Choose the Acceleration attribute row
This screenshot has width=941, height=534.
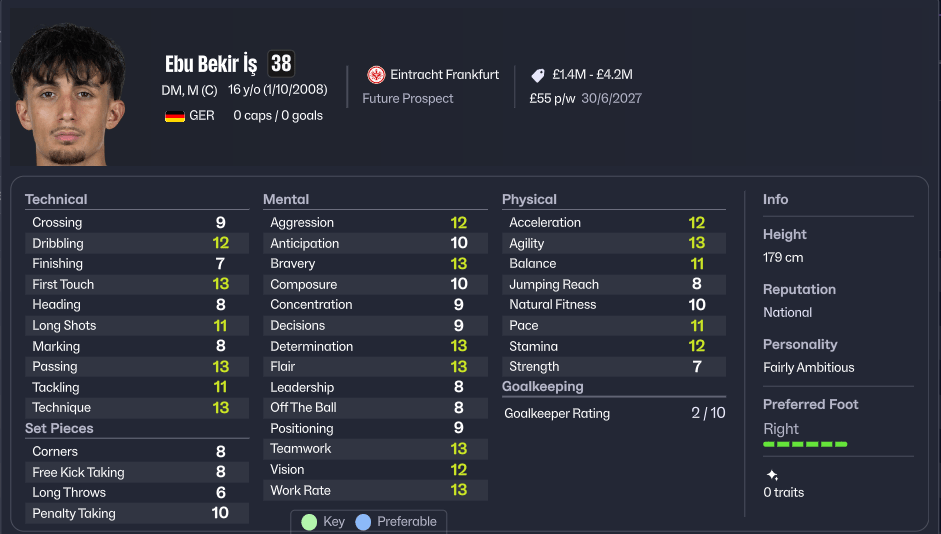613,223
